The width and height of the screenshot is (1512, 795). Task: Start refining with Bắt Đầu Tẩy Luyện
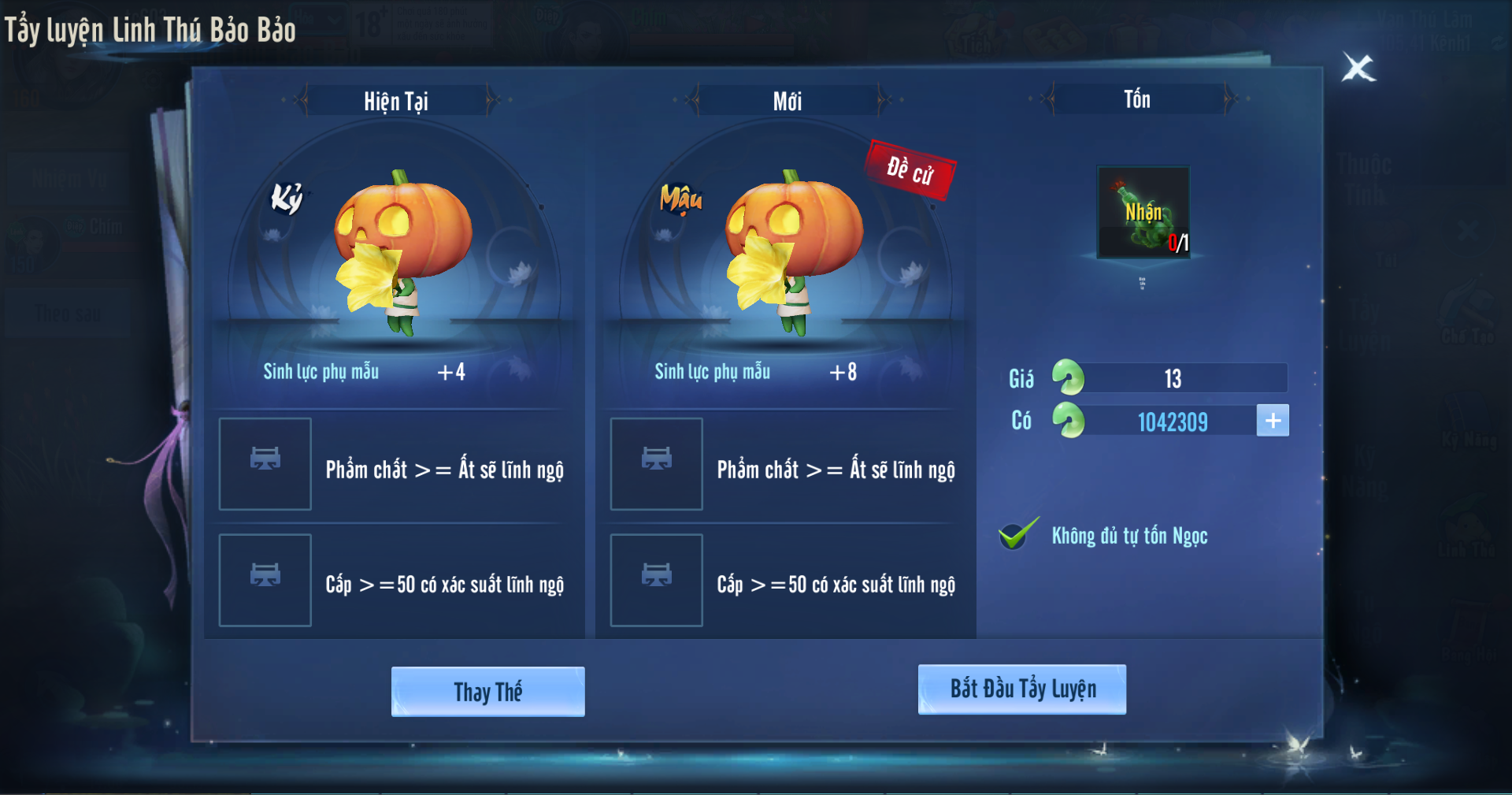1021,689
